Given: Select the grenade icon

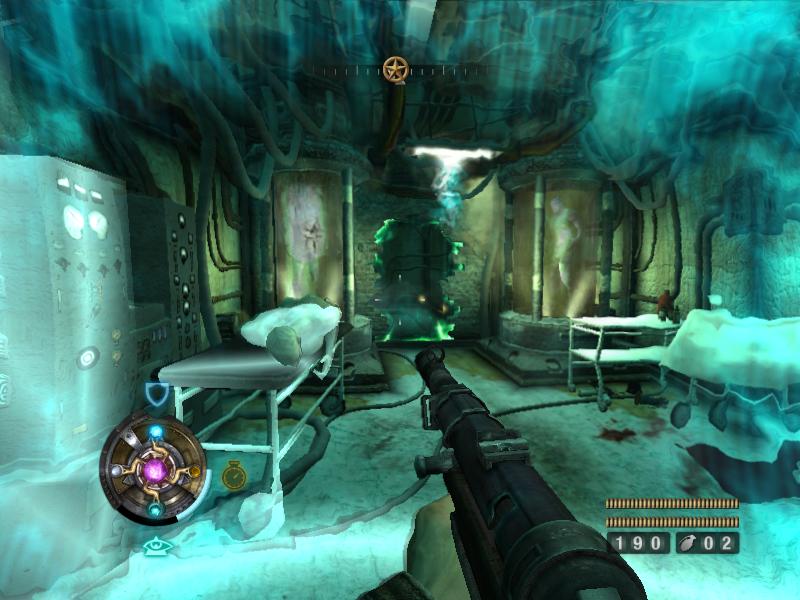Looking at the screenshot, I should (x=689, y=543).
